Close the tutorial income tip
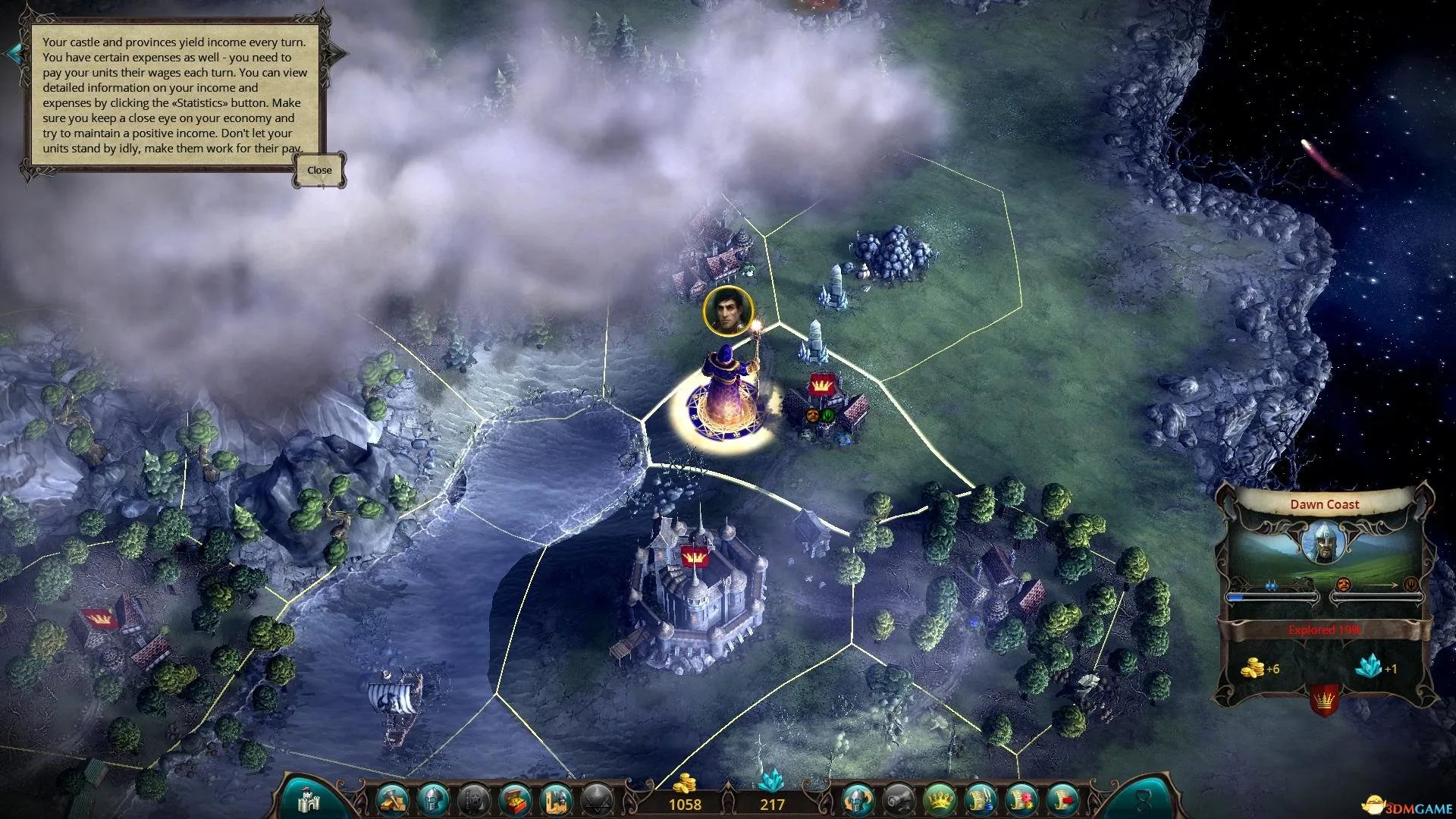This screenshot has width=1456, height=819. (x=319, y=170)
